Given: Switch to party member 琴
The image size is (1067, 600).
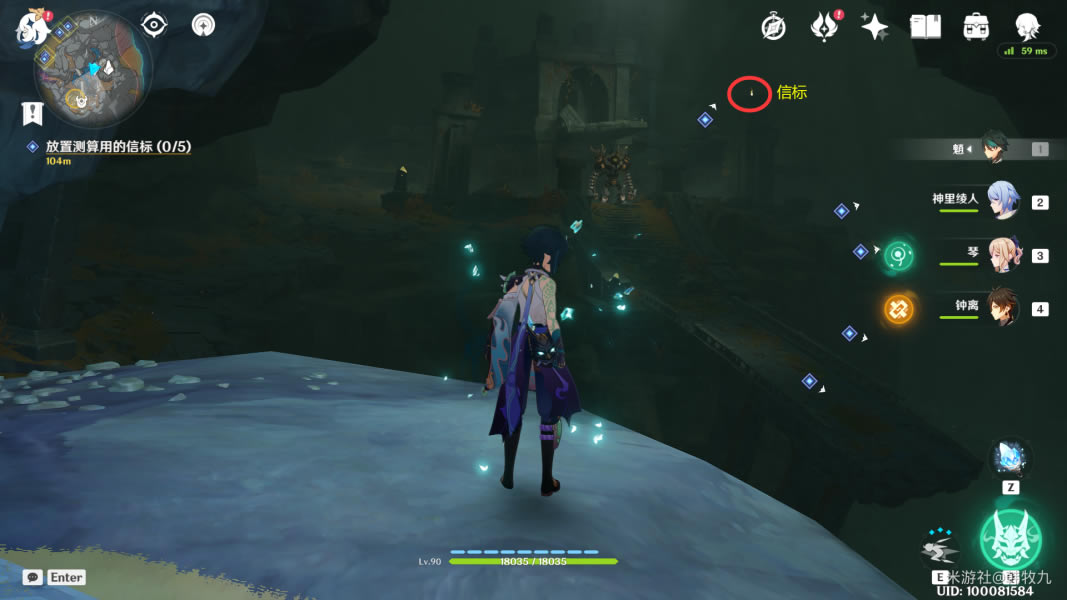Looking at the screenshot, I should coord(1002,254).
